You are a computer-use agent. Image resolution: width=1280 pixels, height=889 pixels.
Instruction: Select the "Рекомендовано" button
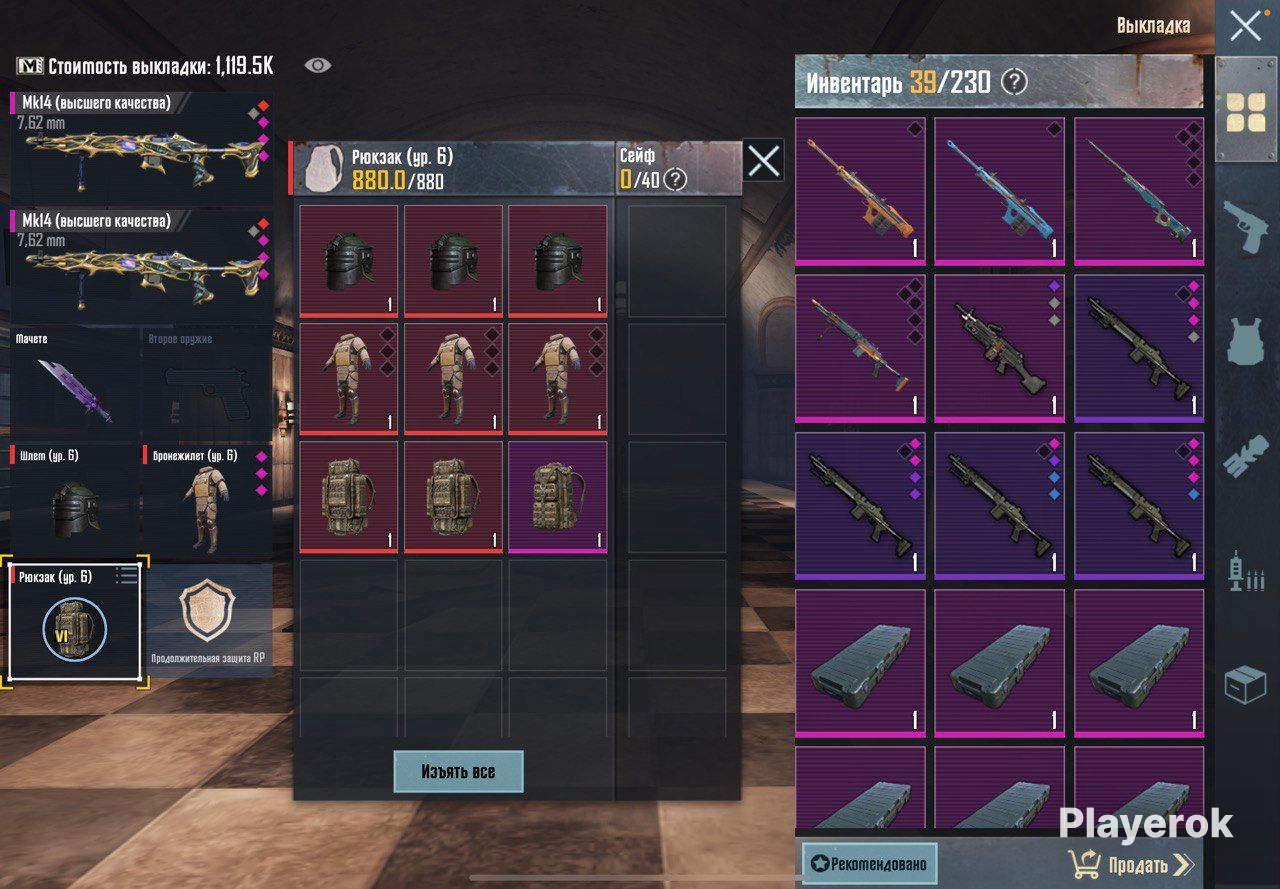click(869, 864)
